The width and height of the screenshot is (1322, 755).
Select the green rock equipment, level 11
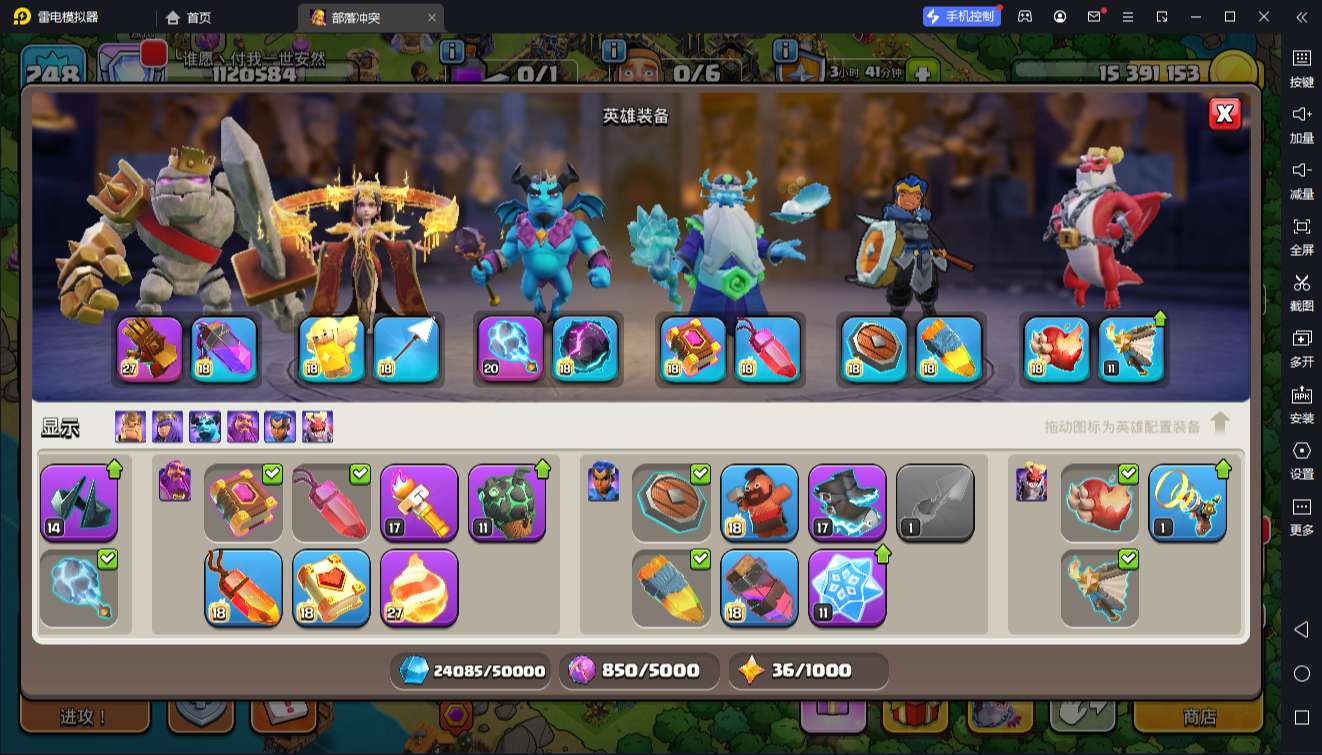click(507, 502)
